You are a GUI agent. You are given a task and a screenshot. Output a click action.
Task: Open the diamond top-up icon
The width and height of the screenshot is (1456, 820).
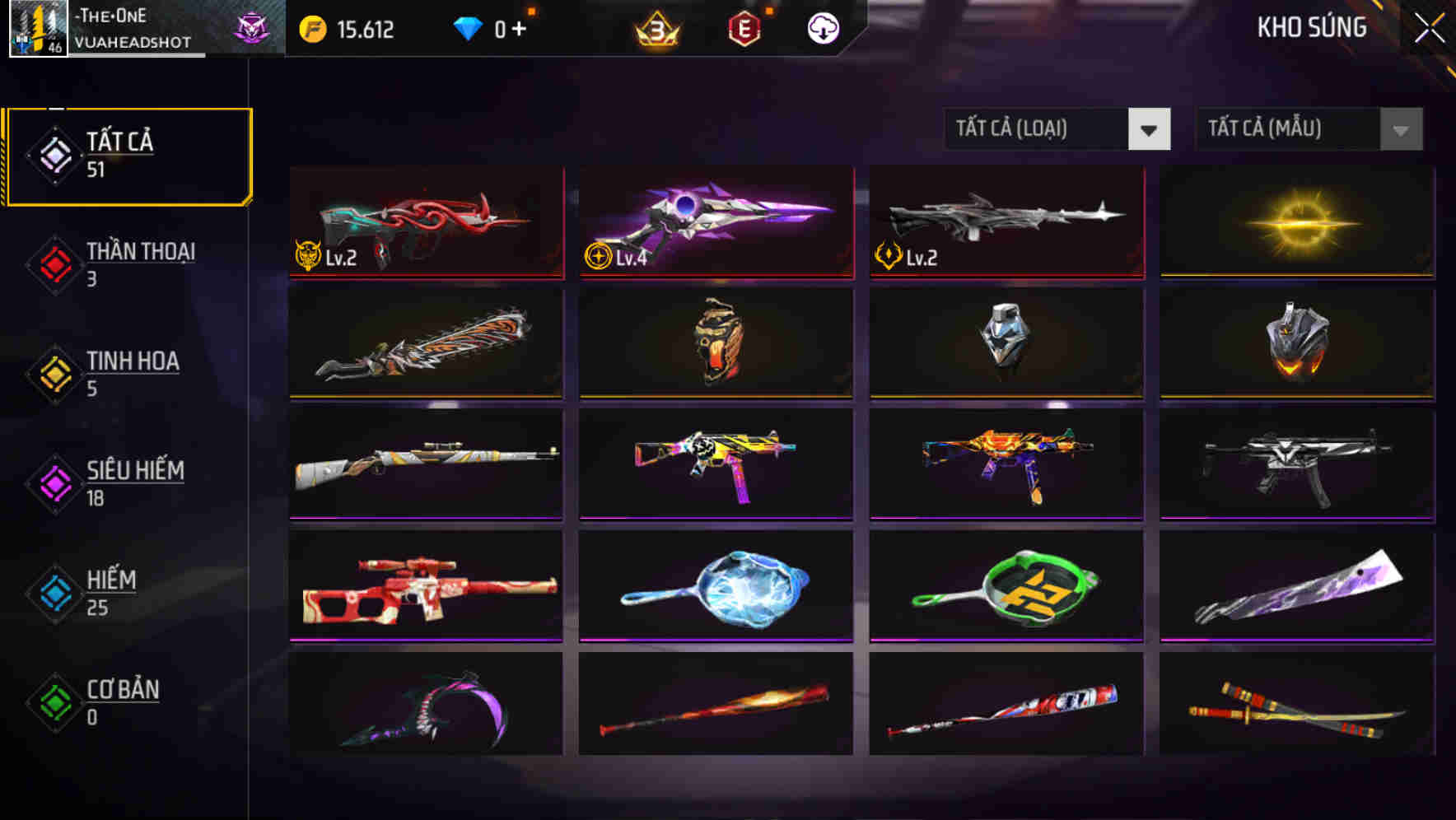469,27
